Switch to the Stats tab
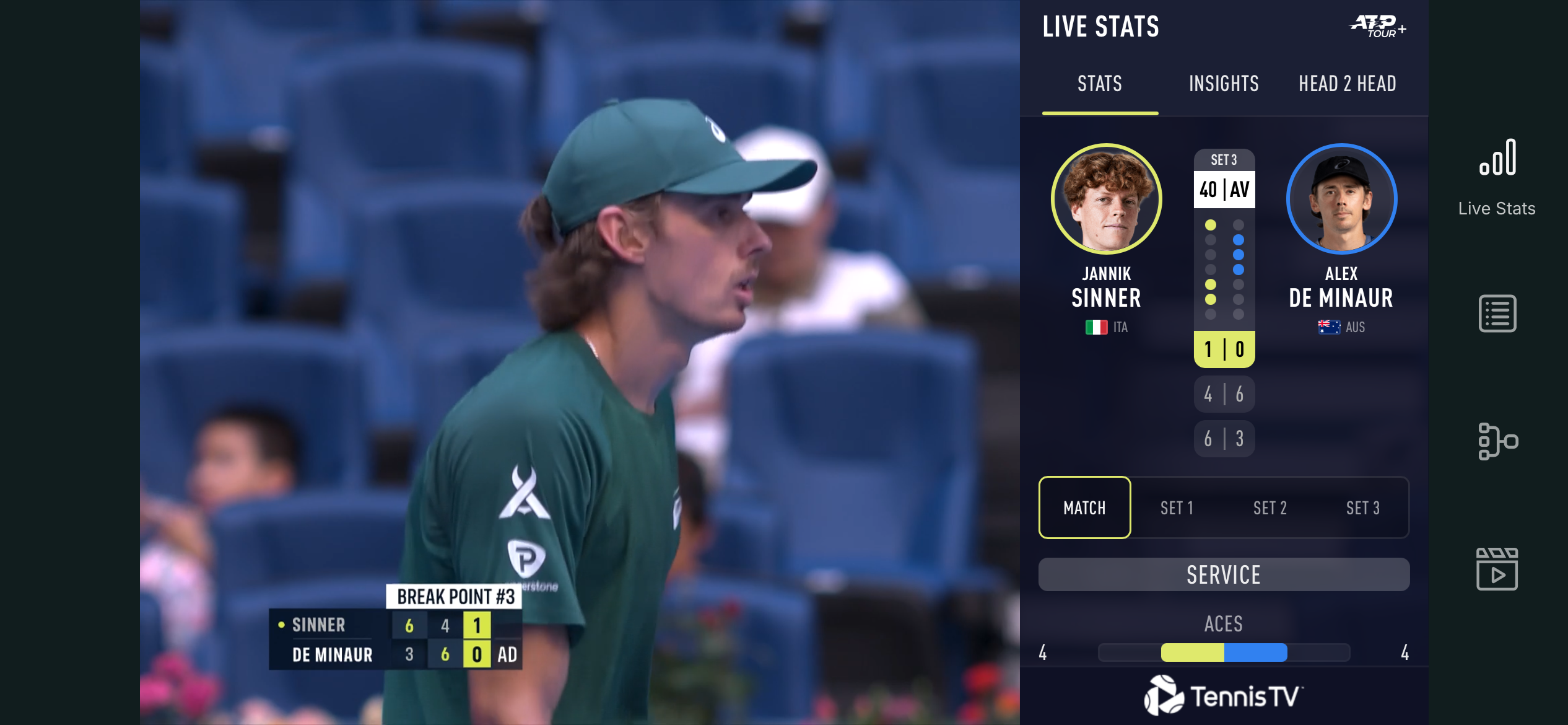1568x725 pixels. [1100, 84]
